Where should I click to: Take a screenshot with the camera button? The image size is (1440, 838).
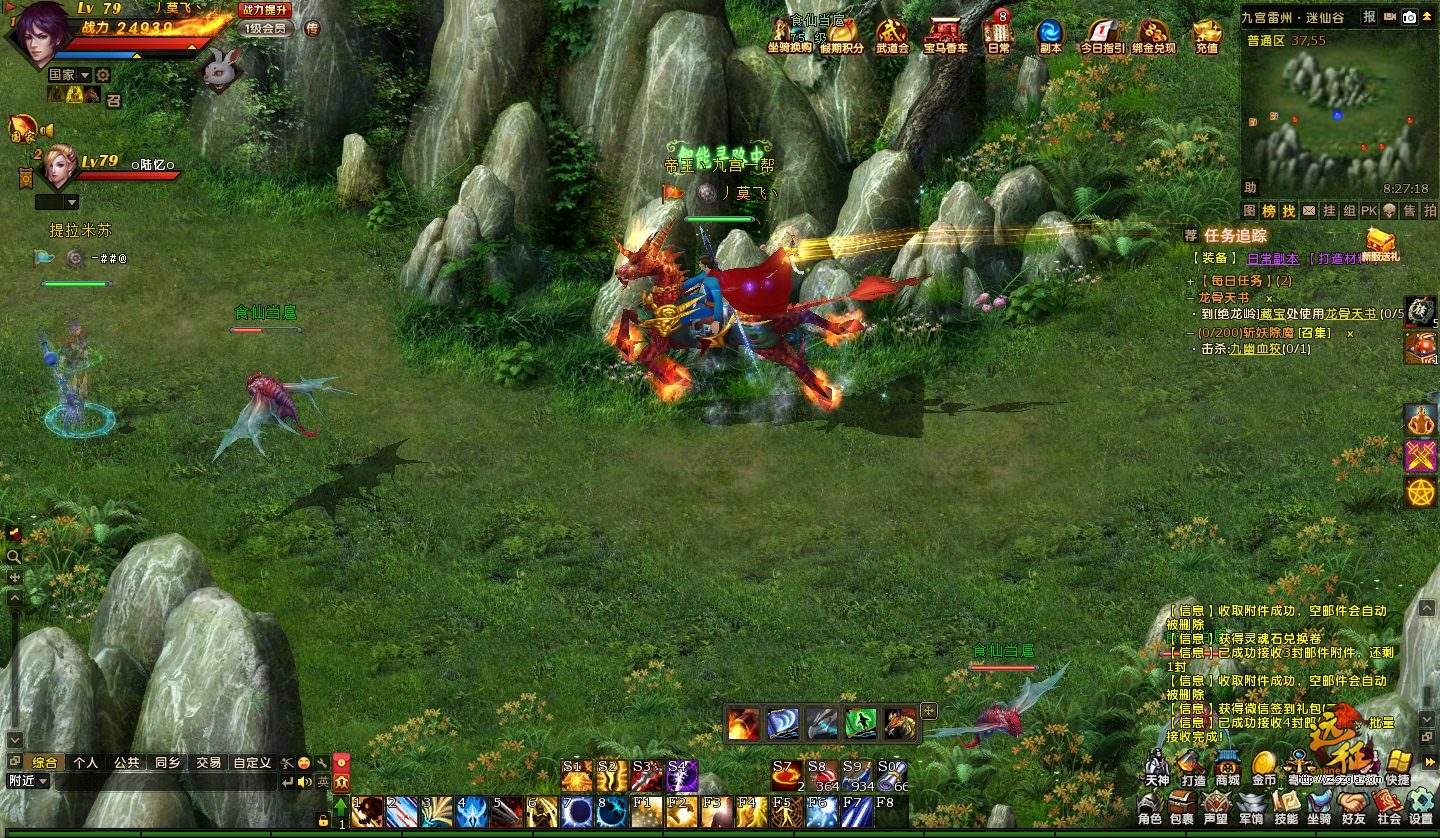[1409, 17]
